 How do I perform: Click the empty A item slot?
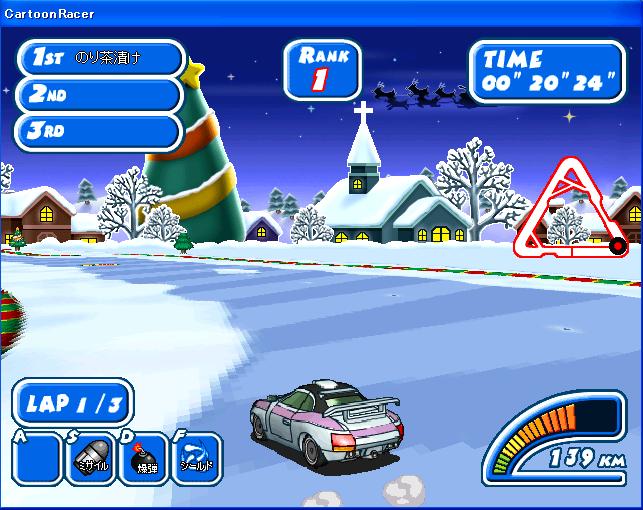click(38, 458)
